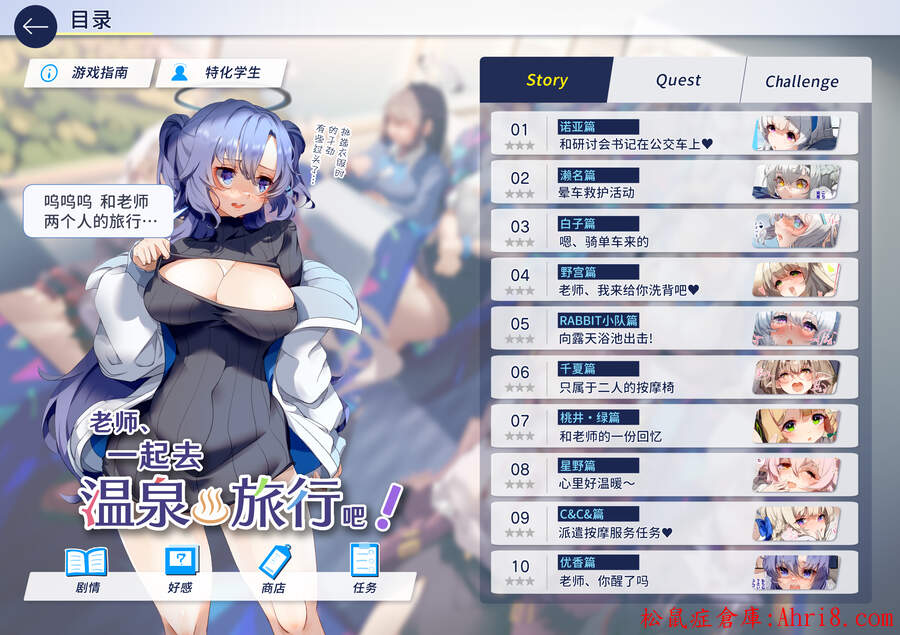Open the 游戏指南 game guide
This screenshot has height=635, width=900.
pyautogui.click(x=90, y=73)
